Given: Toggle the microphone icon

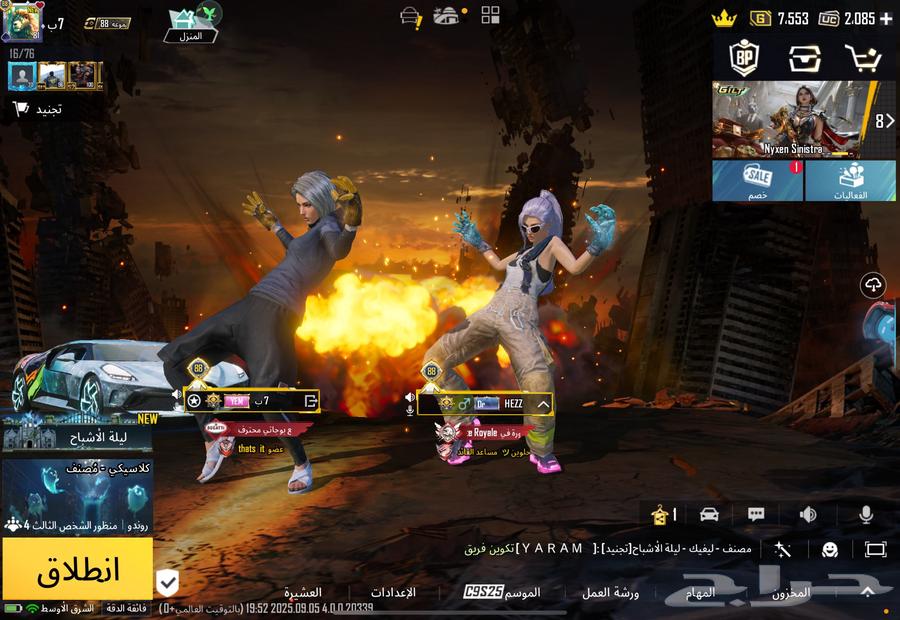Looking at the screenshot, I should pos(865,514).
